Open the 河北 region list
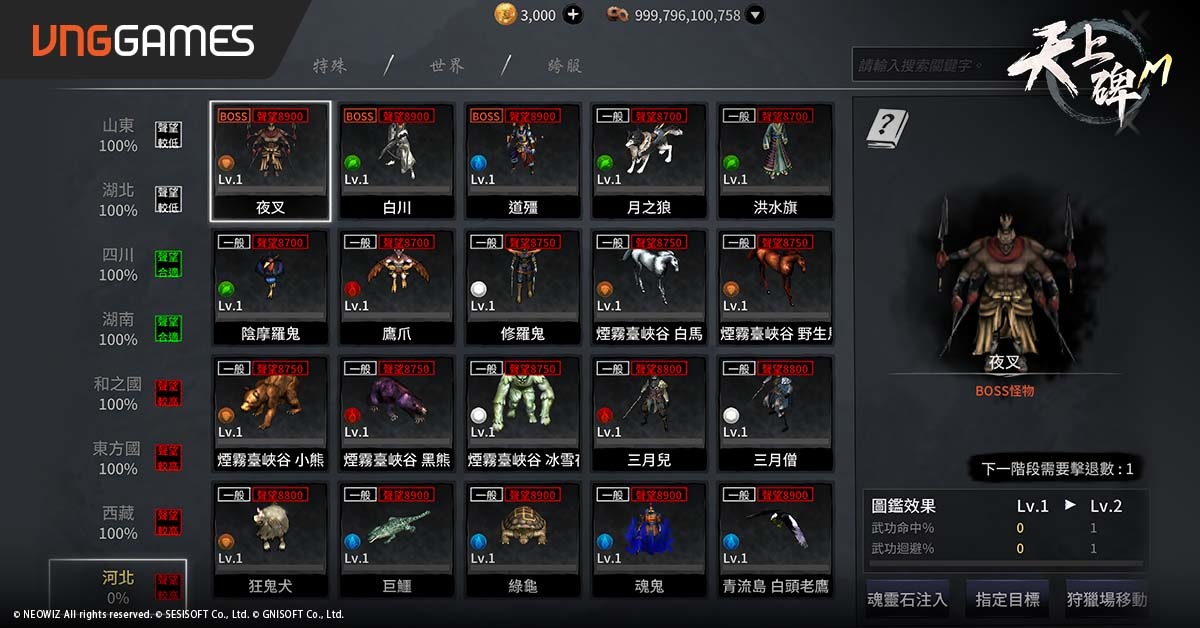This screenshot has width=1200, height=628. tap(118, 586)
